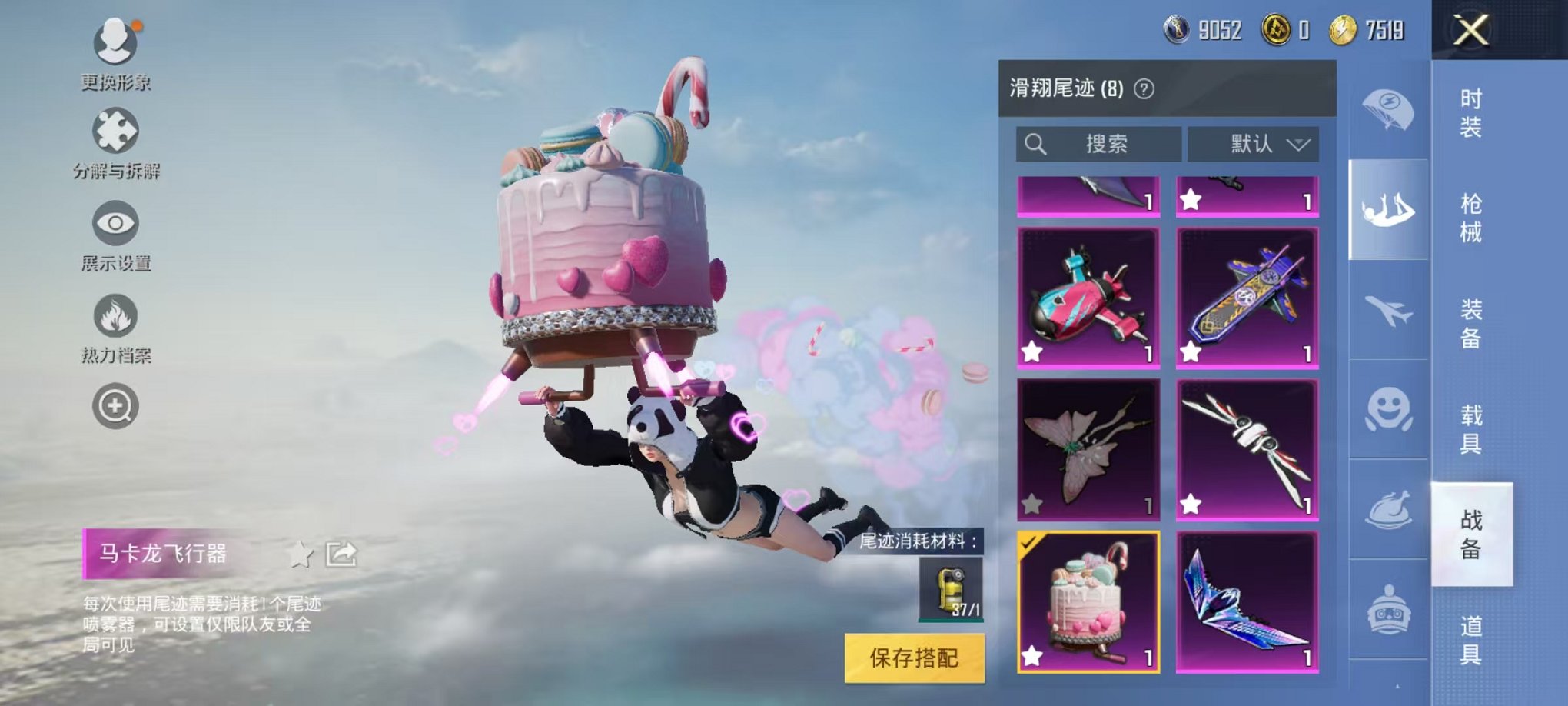The height and width of the screenshot is (706, 1568).
Task: View the 热力档案 heat profile
Action: (x=114, y=317)
